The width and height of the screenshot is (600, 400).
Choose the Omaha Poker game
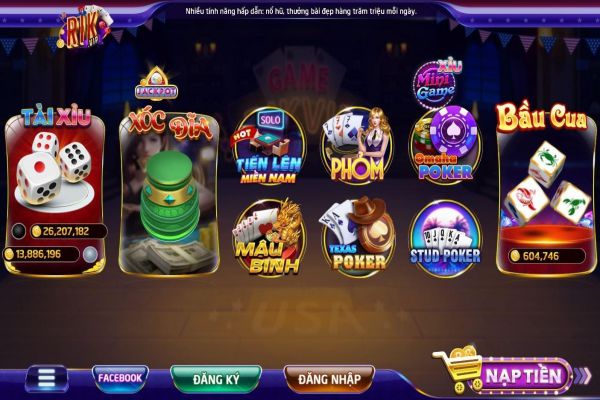tap(445, 150)
